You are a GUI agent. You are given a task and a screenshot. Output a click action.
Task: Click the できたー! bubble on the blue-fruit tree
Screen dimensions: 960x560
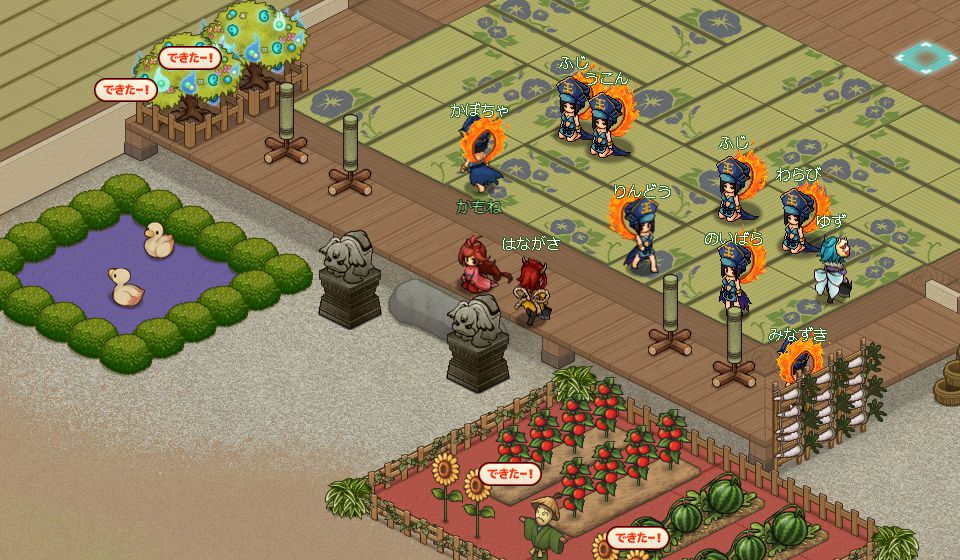click(189, 58)
